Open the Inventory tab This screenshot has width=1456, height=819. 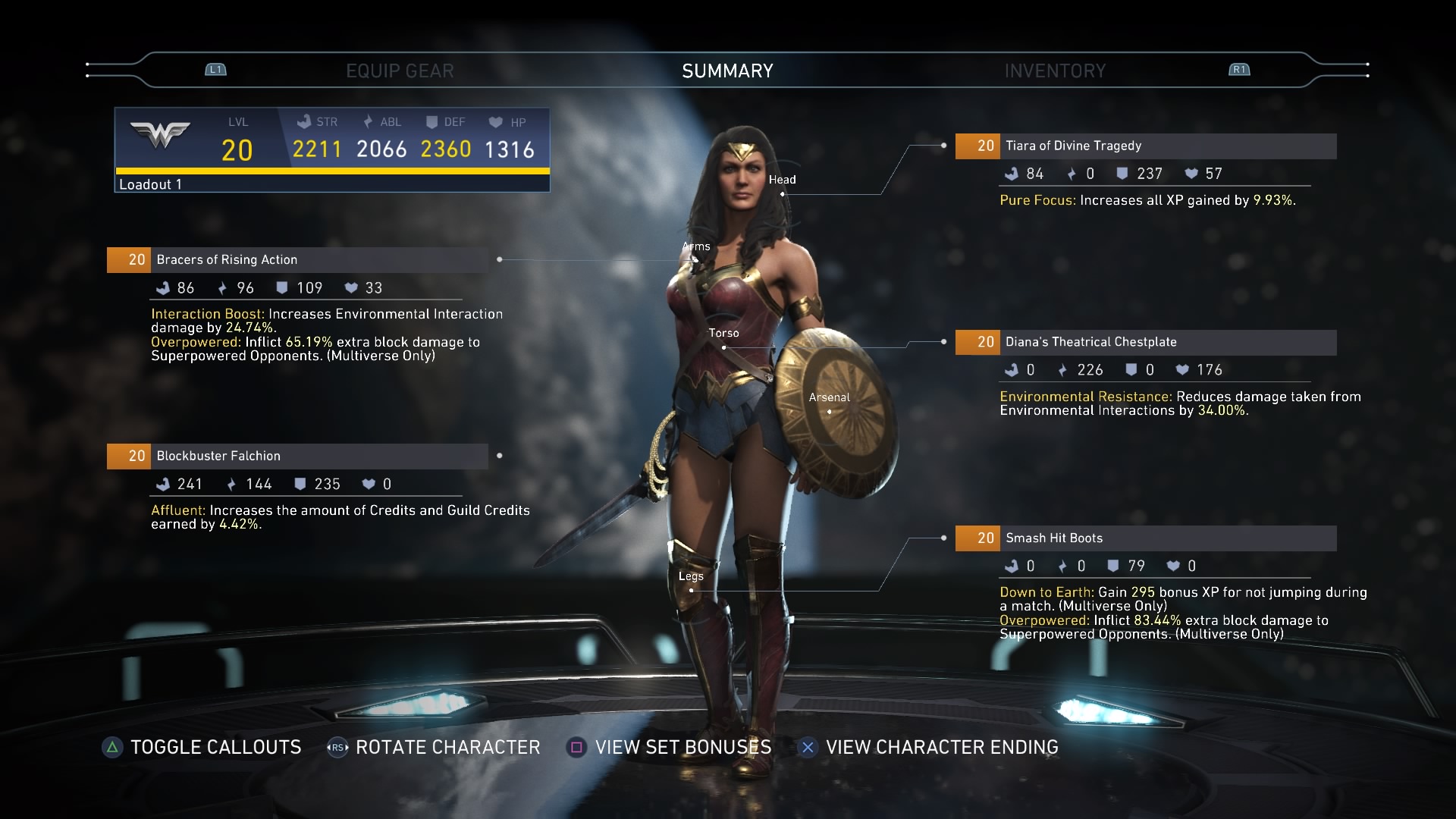tap(1055, 71)
